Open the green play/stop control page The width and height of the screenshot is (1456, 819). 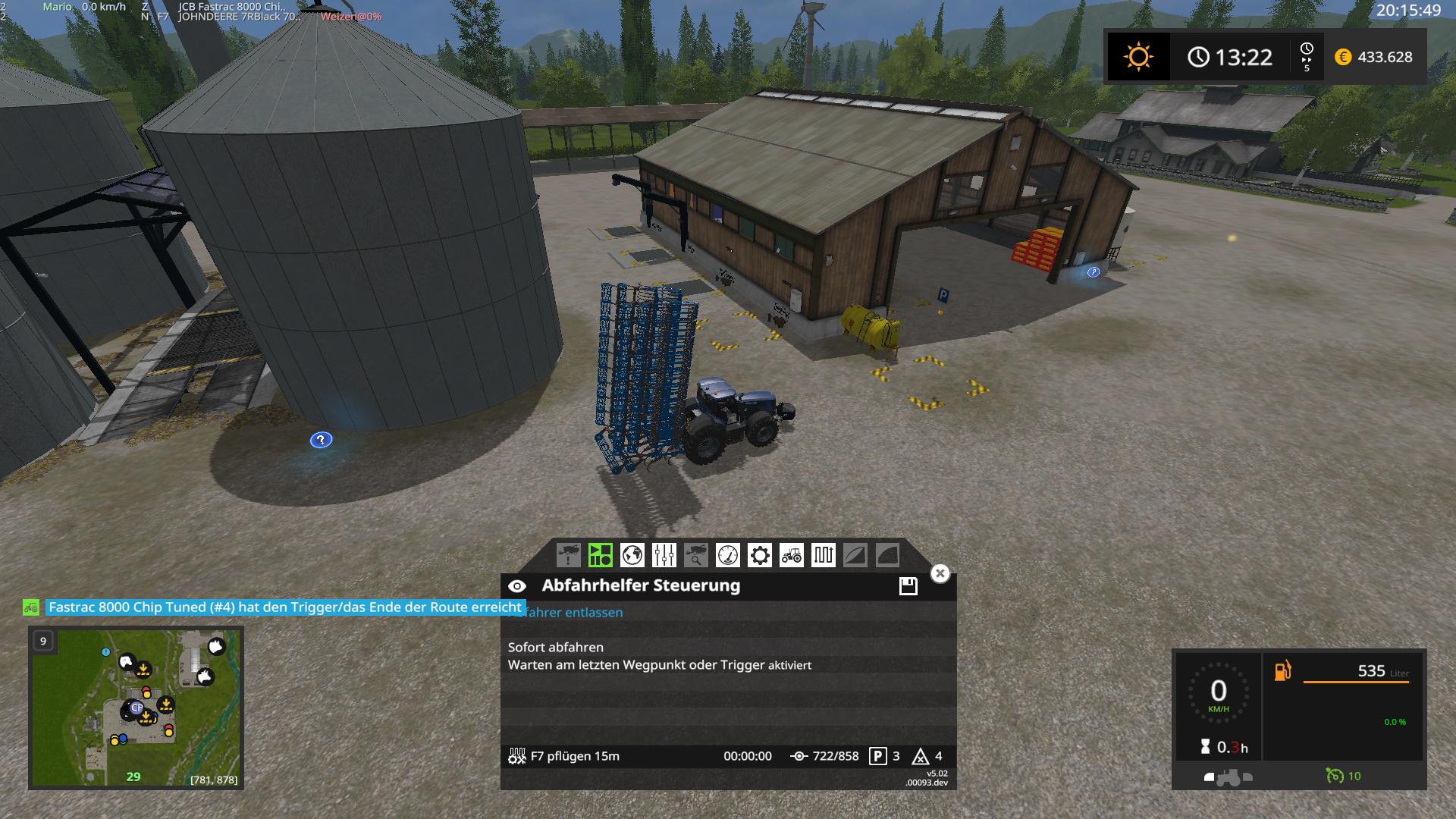(600, 555)
